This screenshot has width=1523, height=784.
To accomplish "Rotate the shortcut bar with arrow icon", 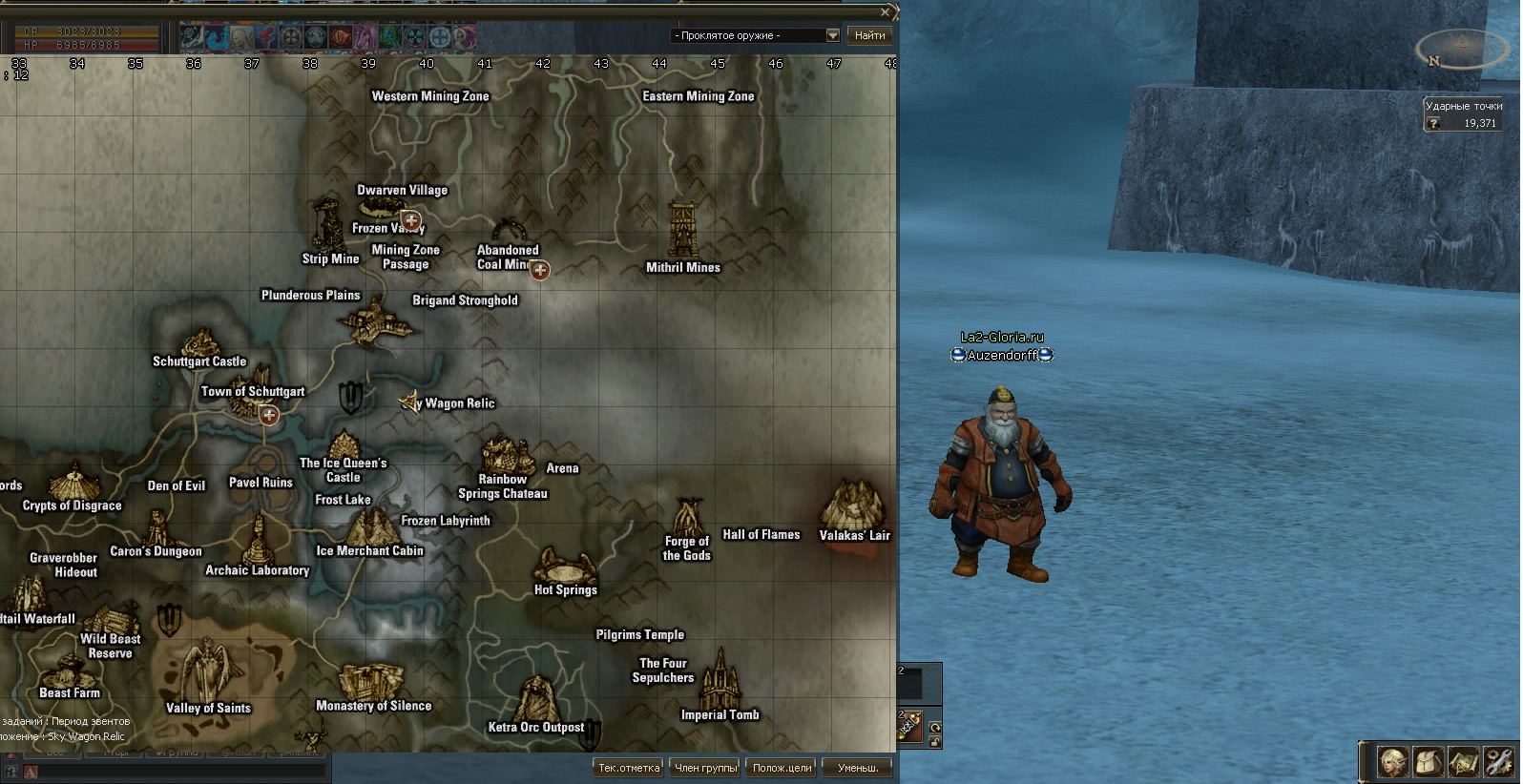I will [935, 727].
